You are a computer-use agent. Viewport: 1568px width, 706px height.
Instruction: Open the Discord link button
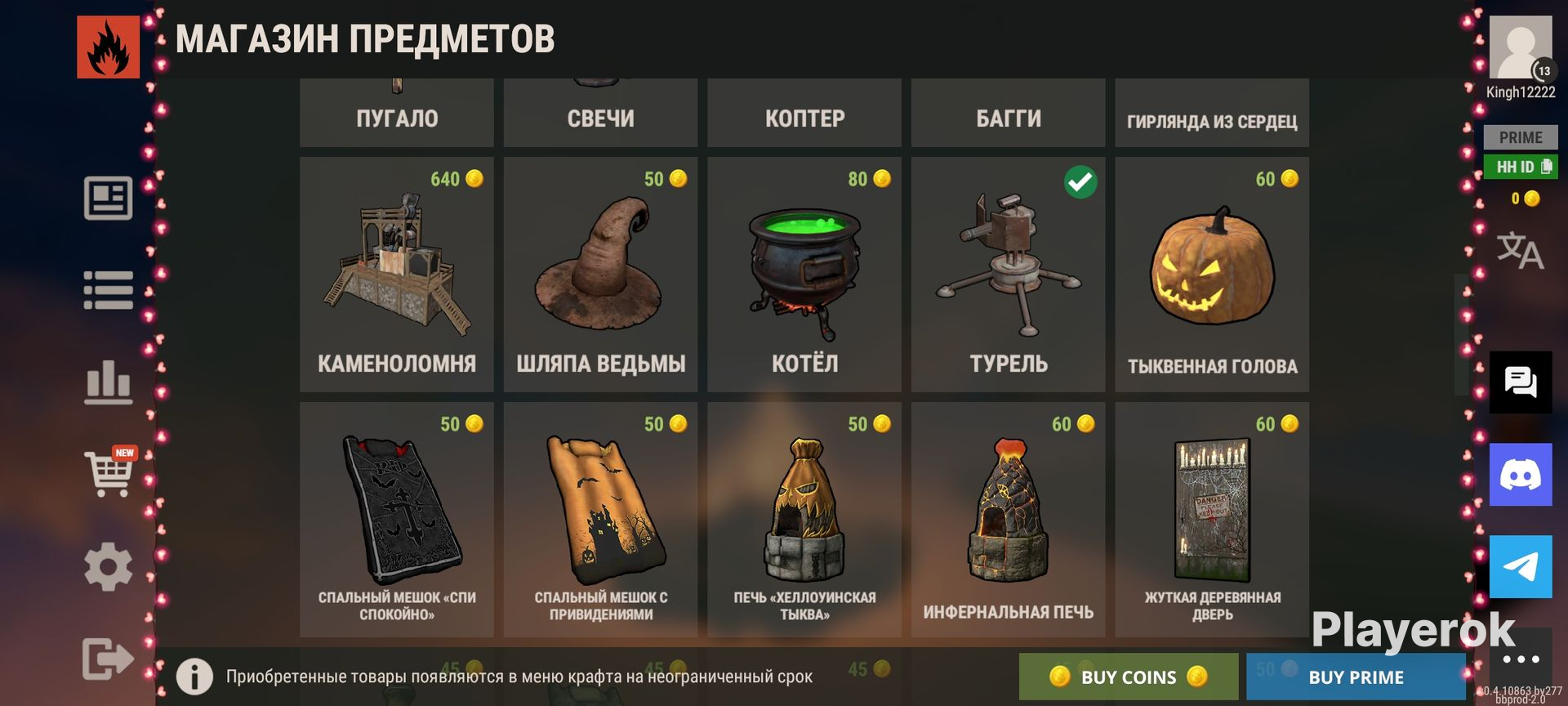pos(1521,475)
